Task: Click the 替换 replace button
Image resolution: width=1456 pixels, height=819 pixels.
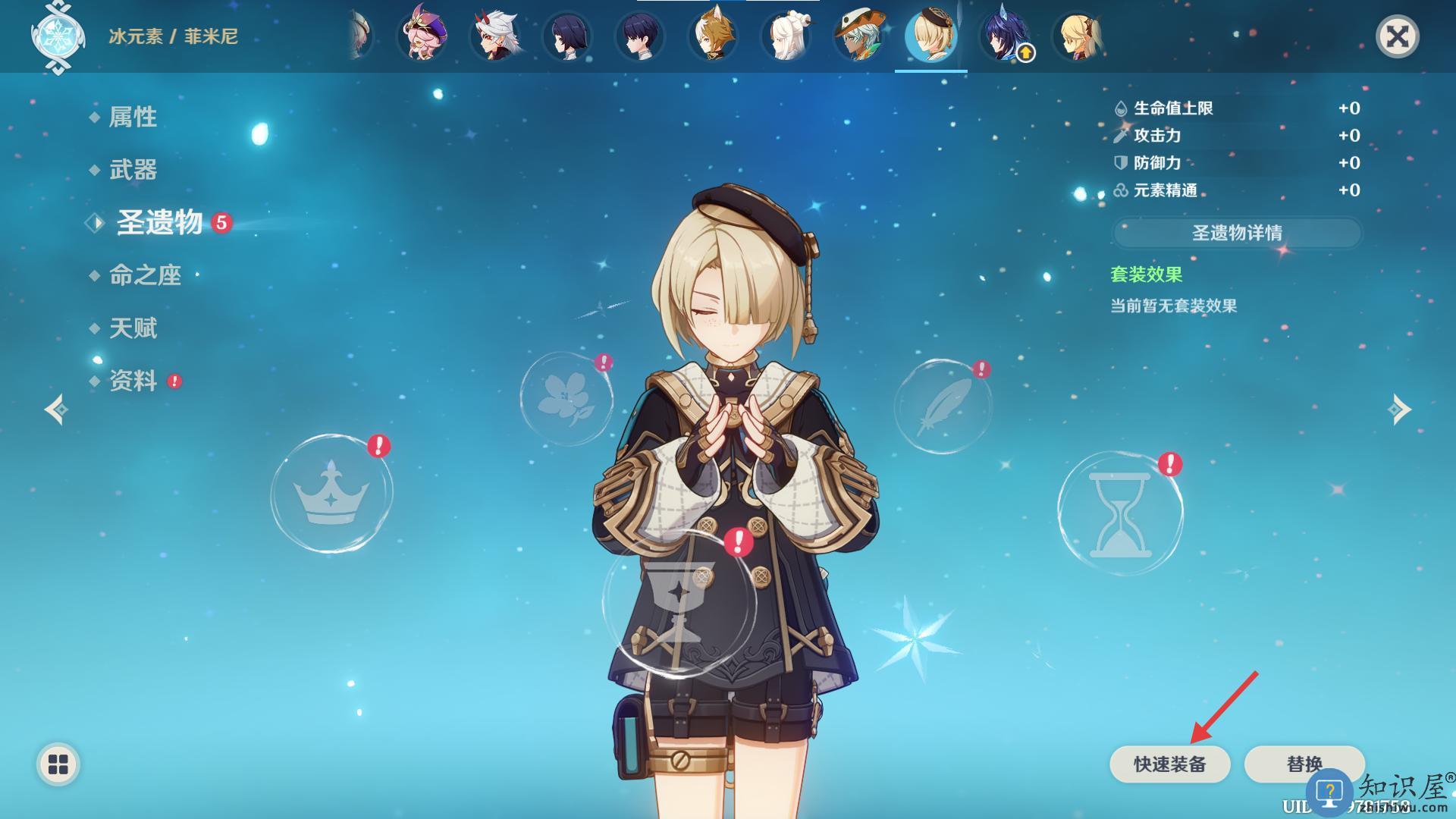Action: [1304, 764]
